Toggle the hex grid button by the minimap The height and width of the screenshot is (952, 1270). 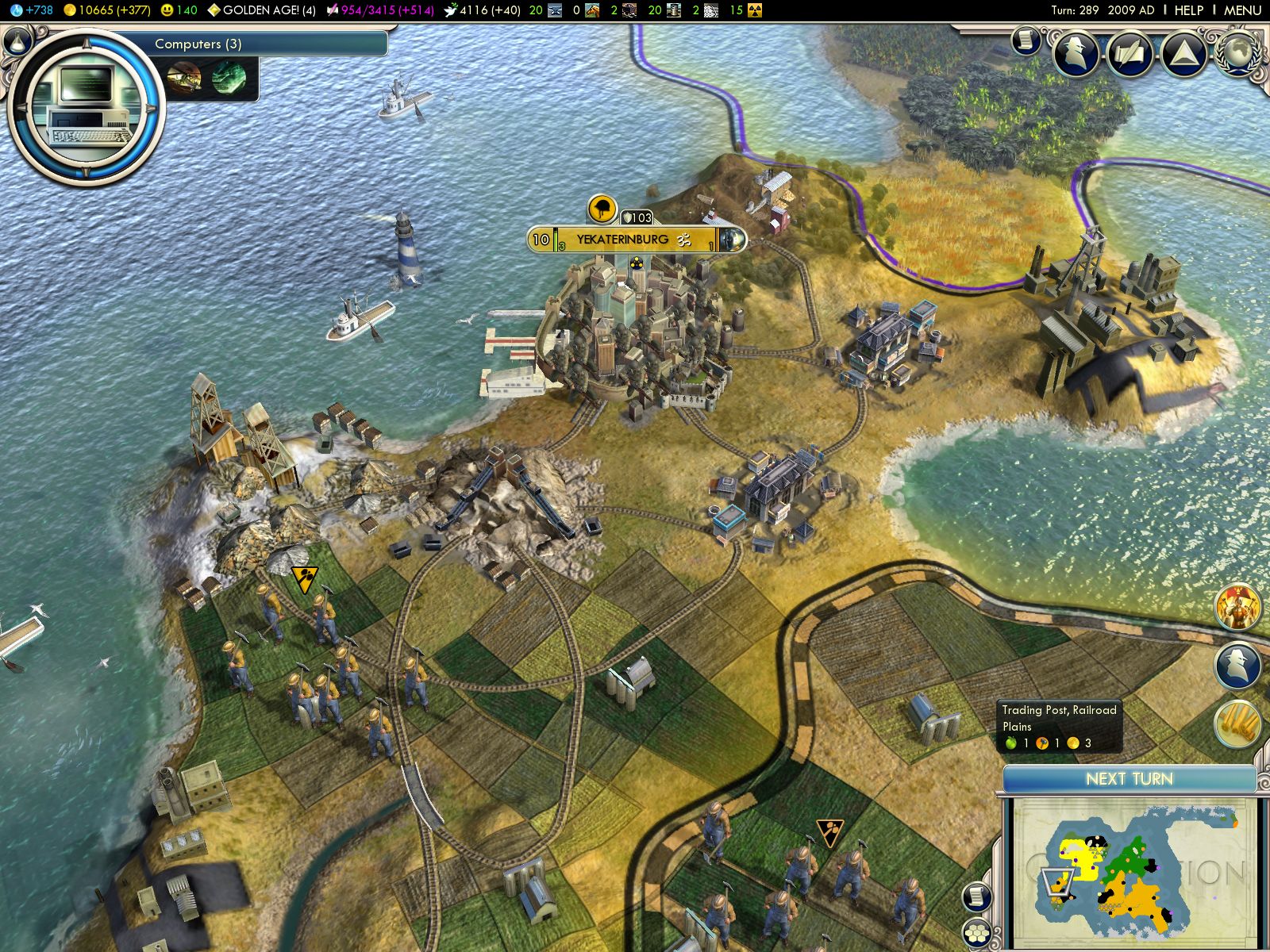point(976,933)
